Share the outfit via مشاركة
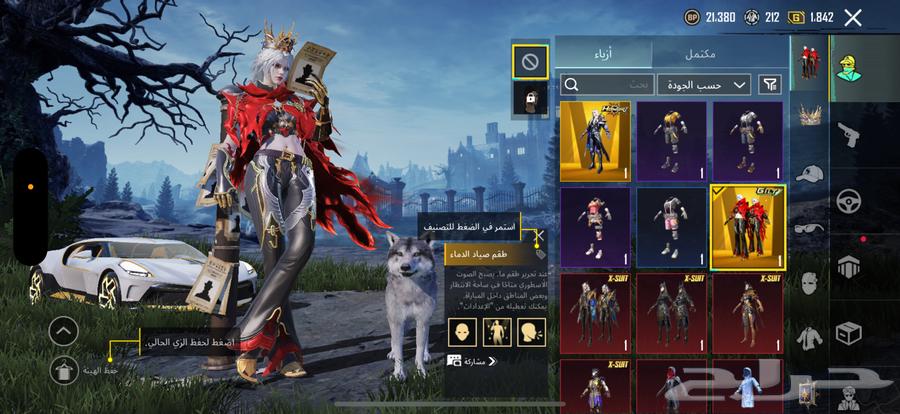This screenshot has height=414, width=900. (x=473, y=360)
